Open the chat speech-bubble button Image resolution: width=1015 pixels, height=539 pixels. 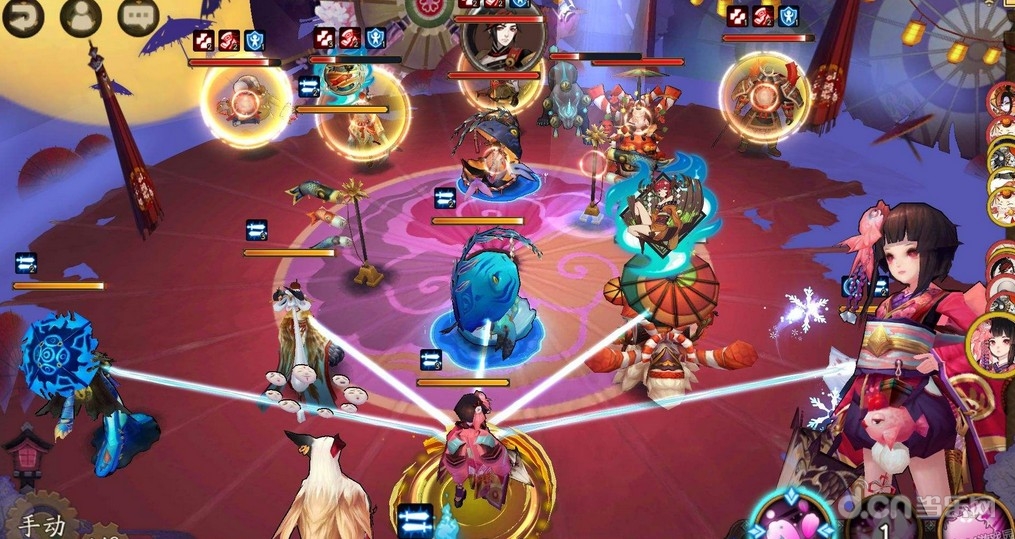click(138, 15)
